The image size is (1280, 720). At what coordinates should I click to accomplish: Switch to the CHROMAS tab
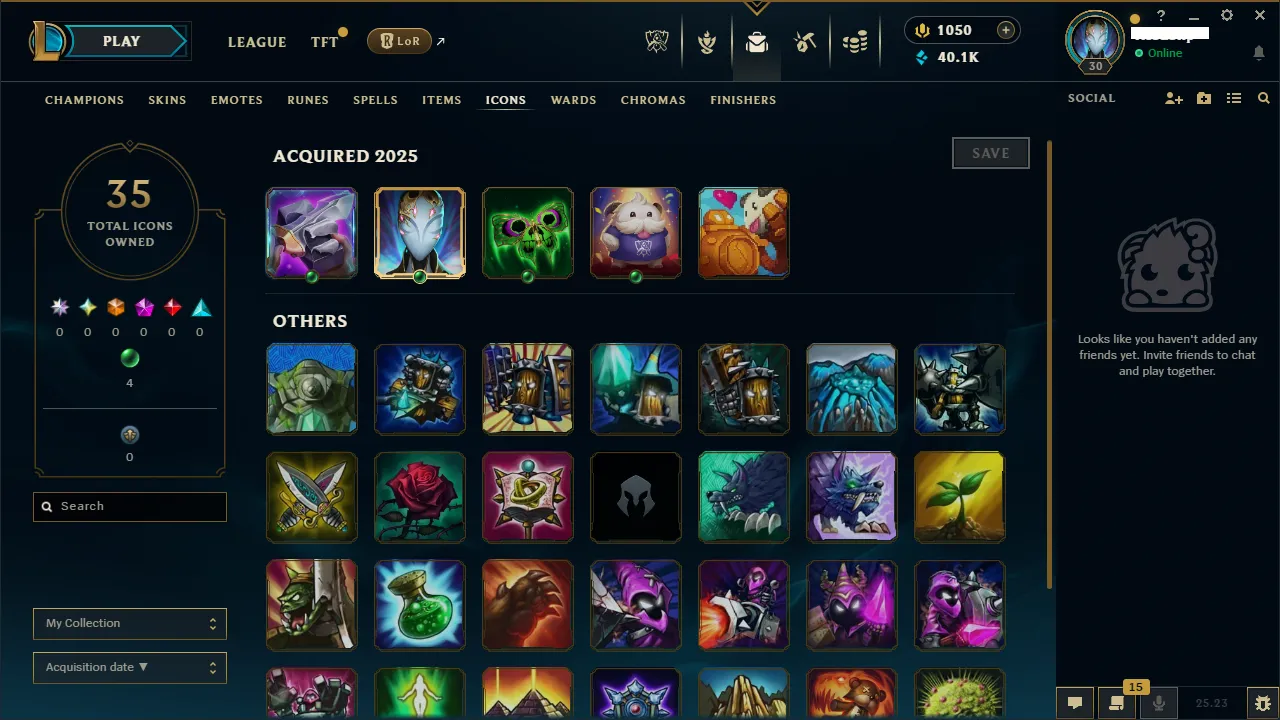click(x=653, y=100)
